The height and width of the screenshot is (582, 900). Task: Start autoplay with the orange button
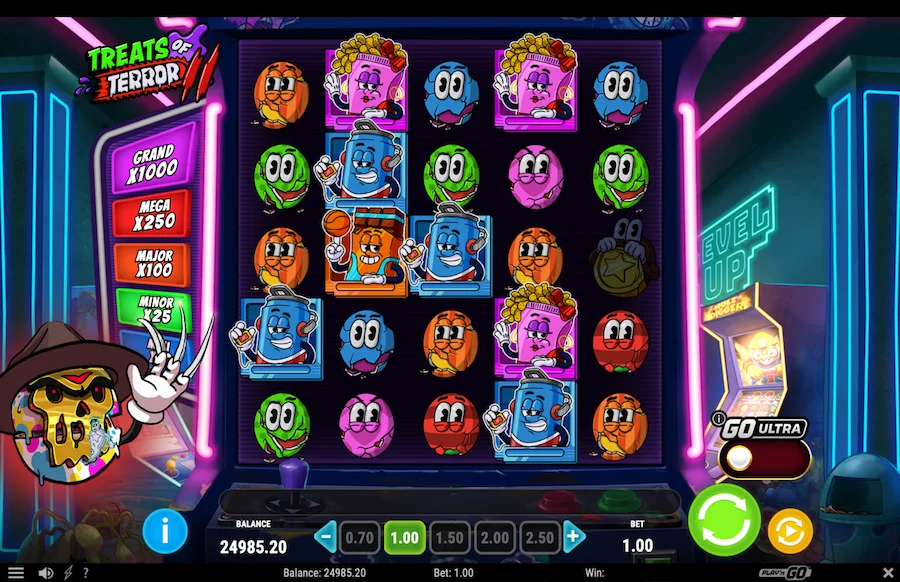tap(789, 530)
